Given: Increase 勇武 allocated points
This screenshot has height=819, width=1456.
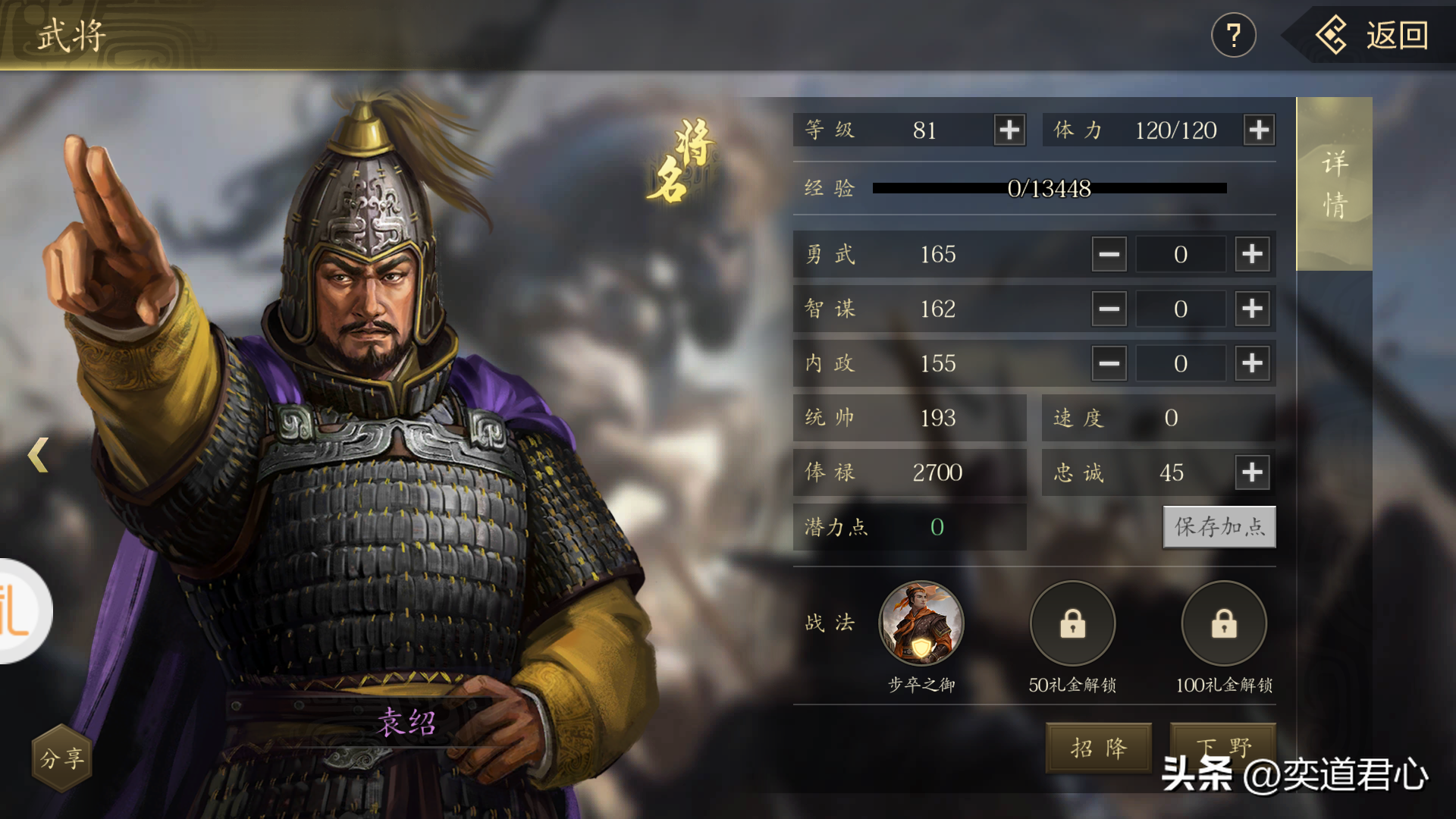Looking at the screenshot, I should click(x=1252, y=254).
